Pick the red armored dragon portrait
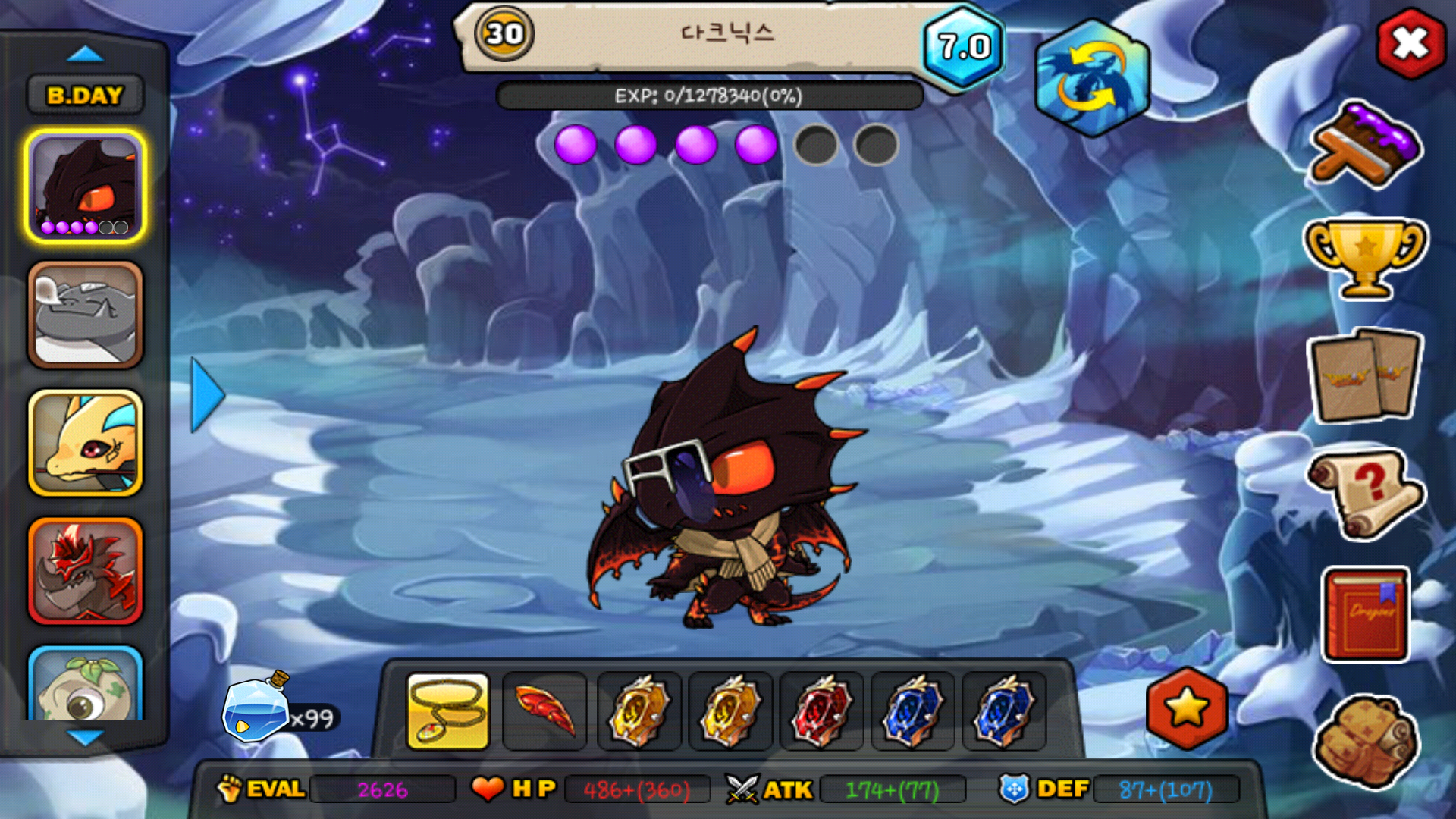This screenshot has height=819, width=1456. point(85,571)
